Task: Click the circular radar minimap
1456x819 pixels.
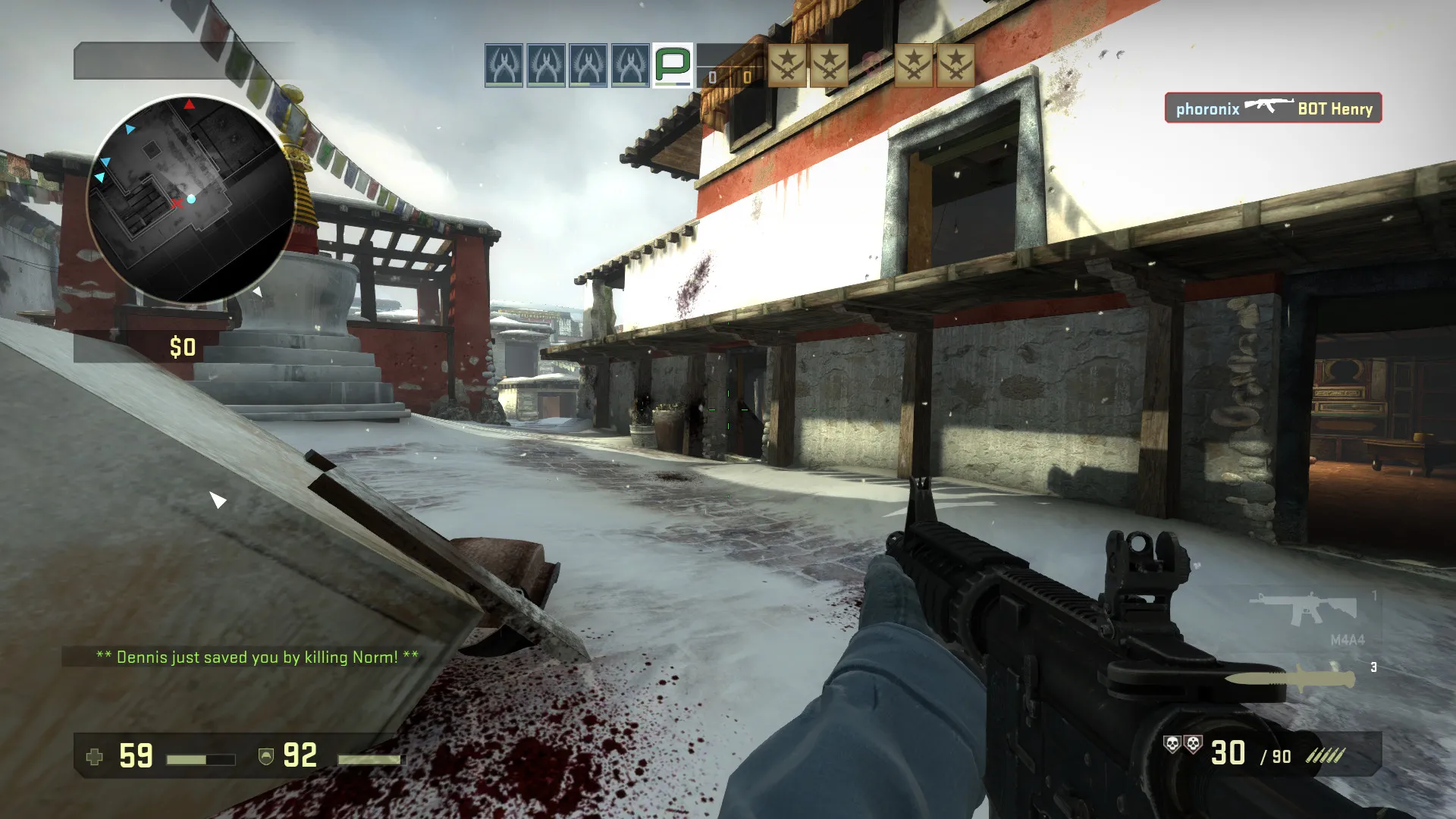Action: (190, 199)
